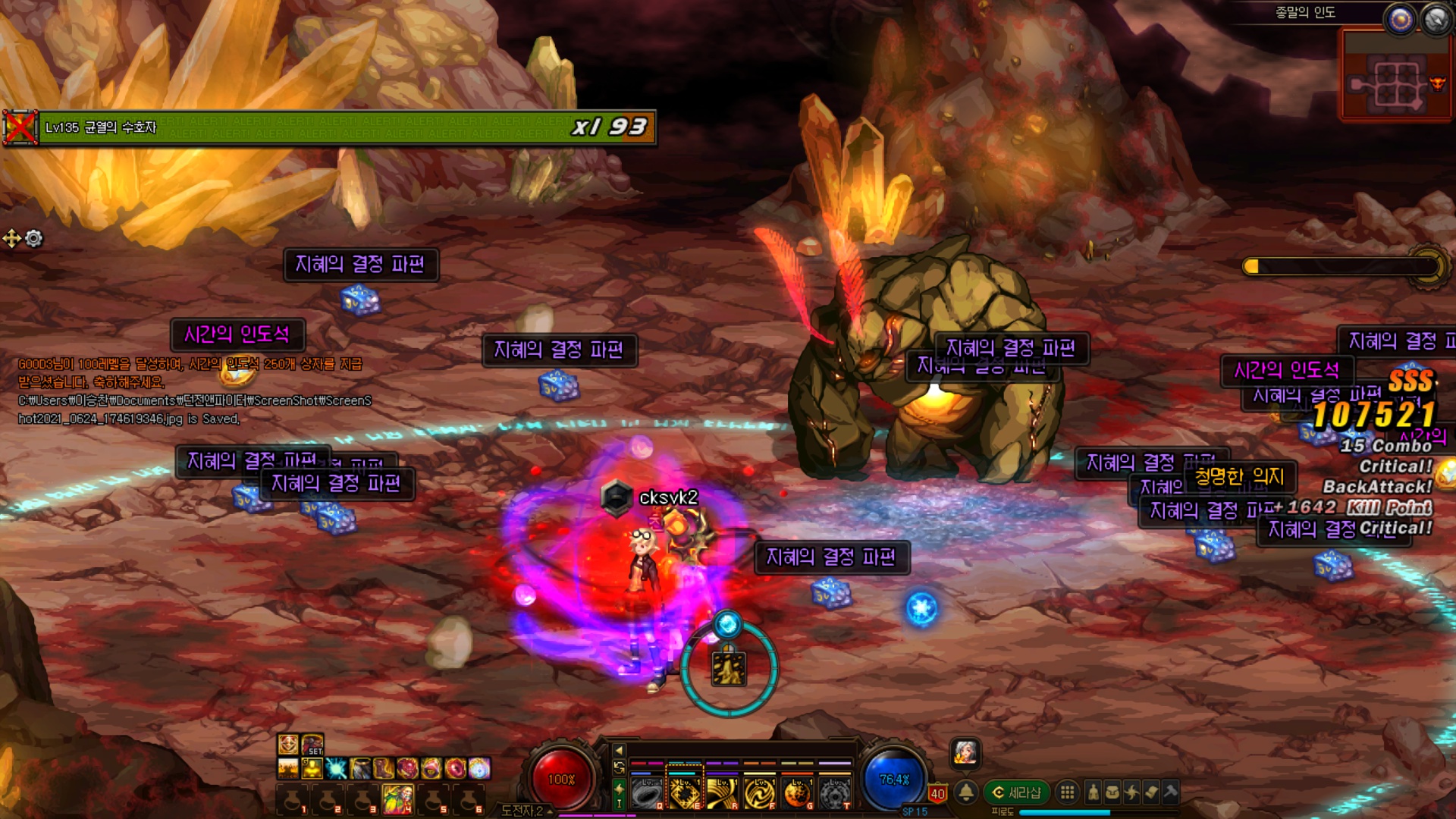Image resolution: width=1456 pixels, height=819 pixels.
Task: Collapse skill bar with the left arrow
Action: tap(619, 750)
